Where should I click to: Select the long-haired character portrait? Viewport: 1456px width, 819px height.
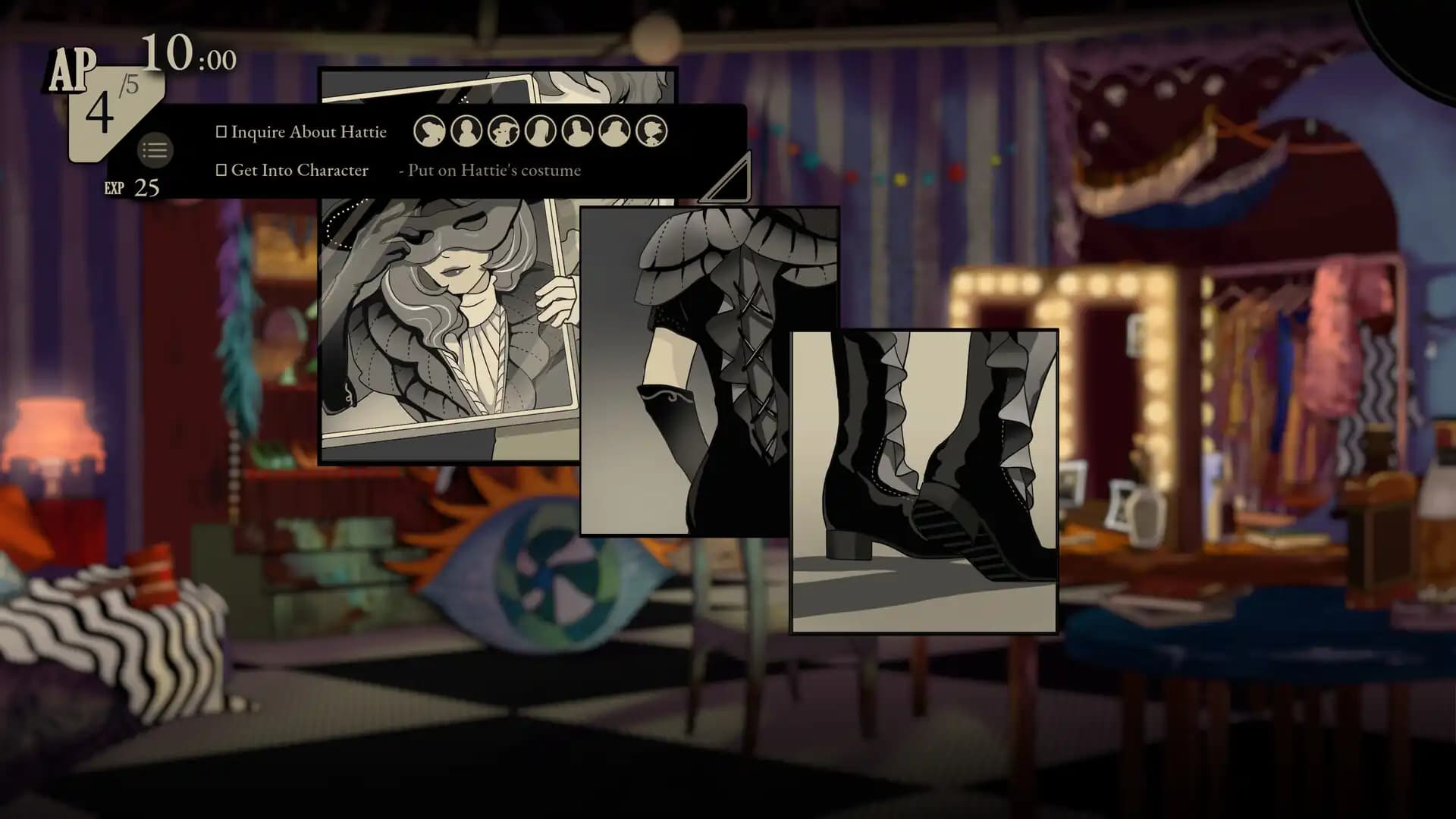point(539,130)
